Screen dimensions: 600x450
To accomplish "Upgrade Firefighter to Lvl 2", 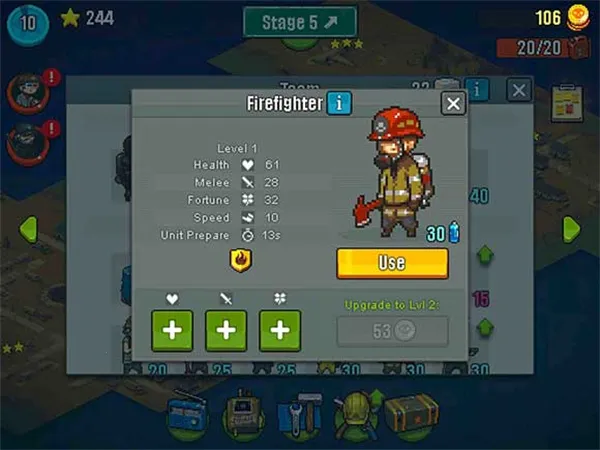I will tap(392, 331).
